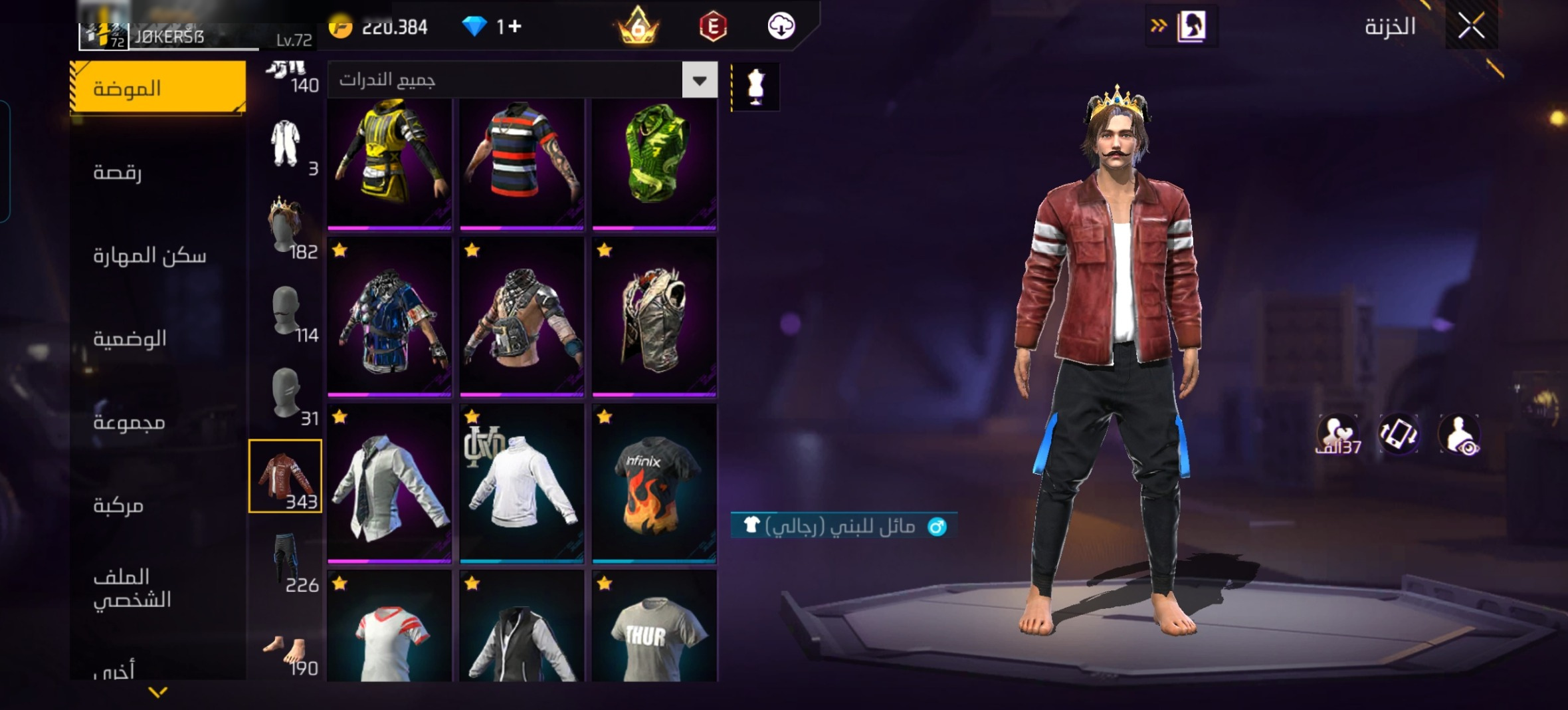Screen dimensions: 1568x710
Task: Select the الموضة fashion tab
Action: point(158,88)
